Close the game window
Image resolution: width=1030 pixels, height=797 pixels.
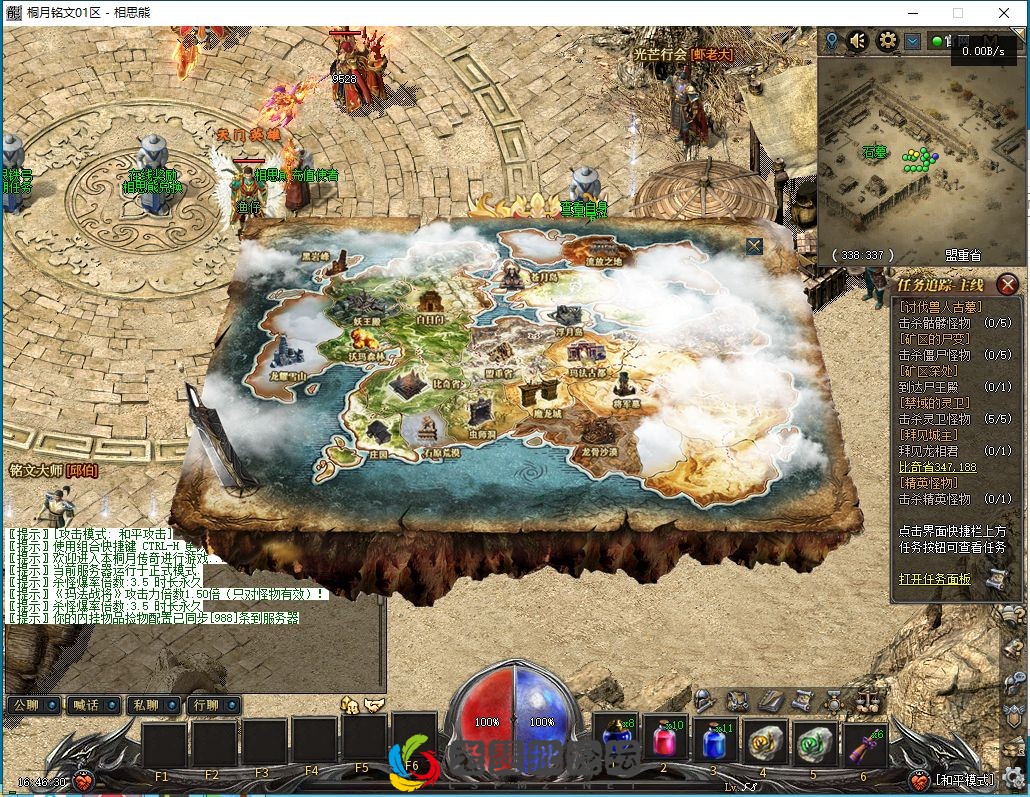(1004, 13)
